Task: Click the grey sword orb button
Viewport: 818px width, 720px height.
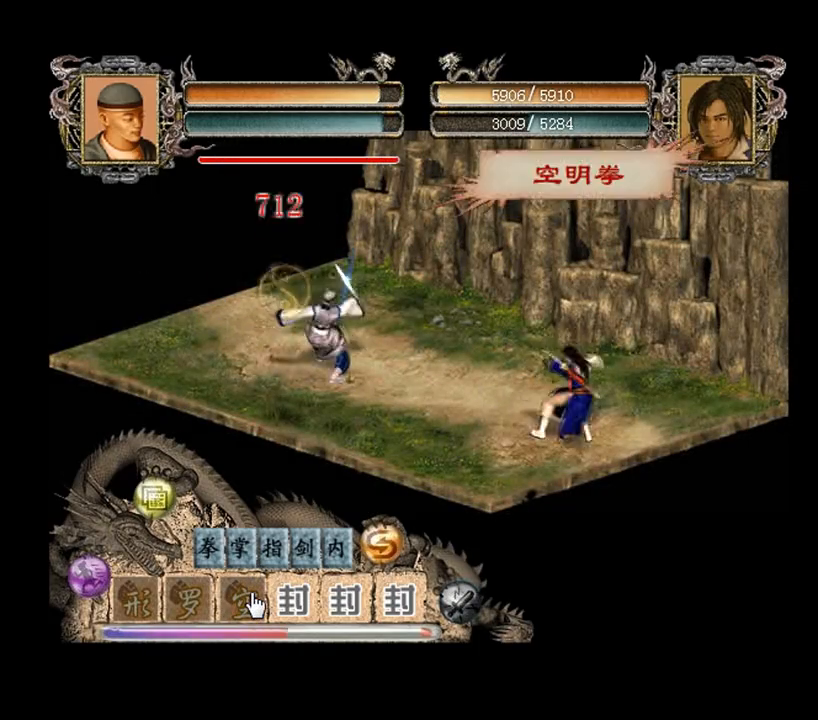Action: click(x=460, y=601)
